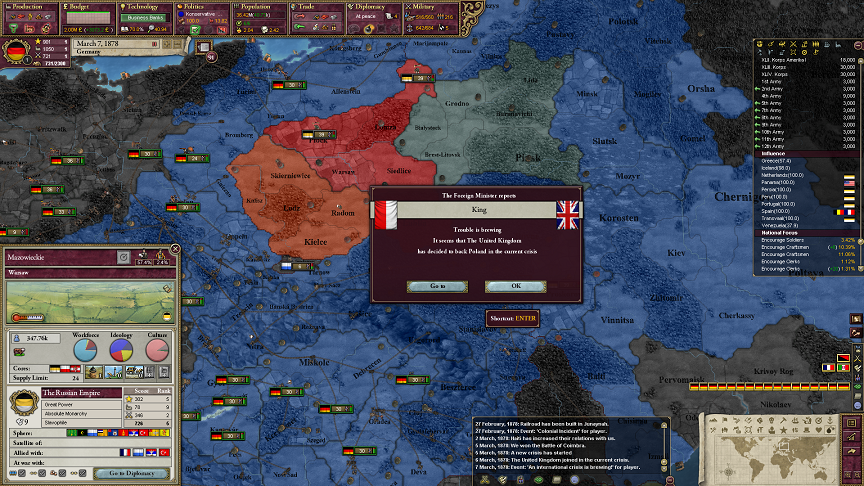Open the Technology tab
The height and width of the screenshot is (486, 864).
pyautogui.click(x=146, y=6)
